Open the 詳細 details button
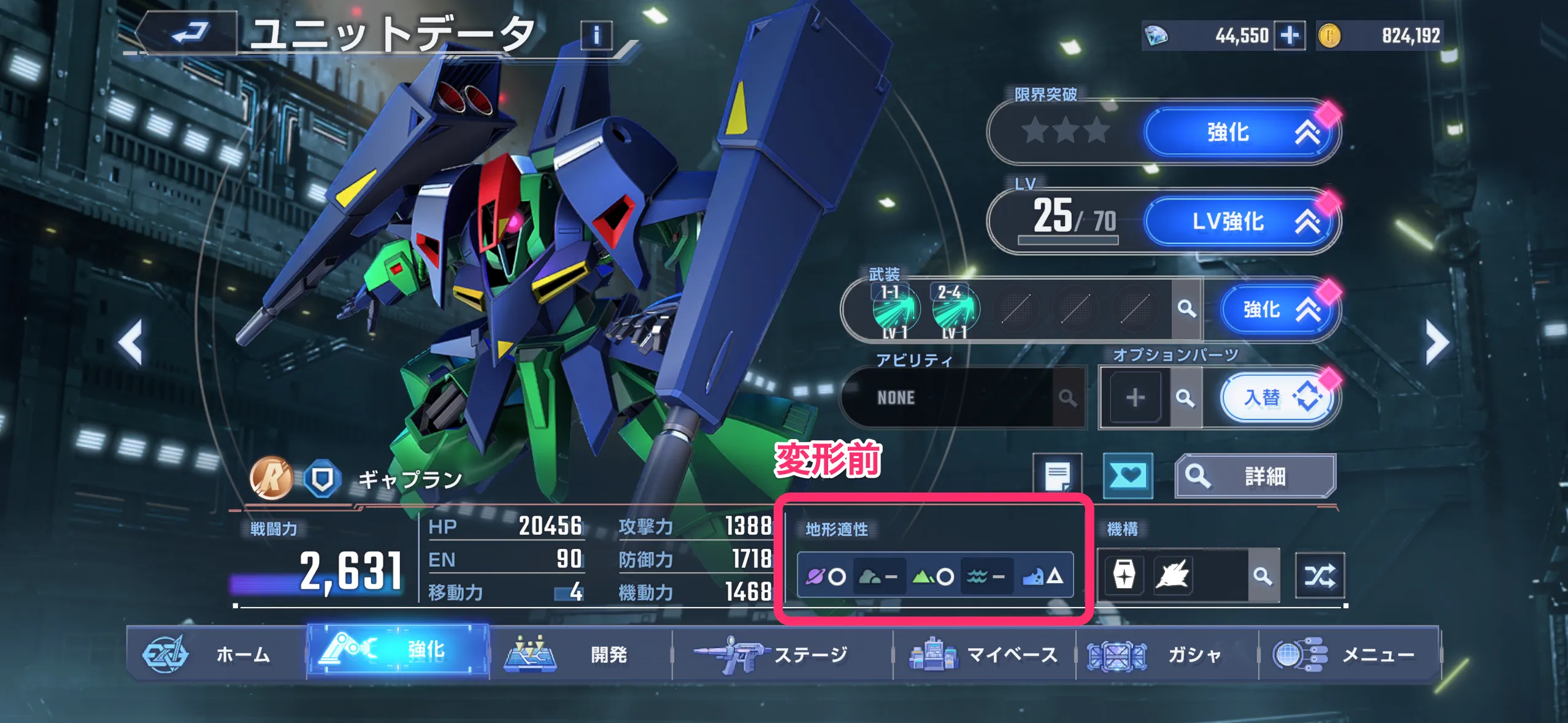Viewport: 1568px width, 723px height. 1255,476
